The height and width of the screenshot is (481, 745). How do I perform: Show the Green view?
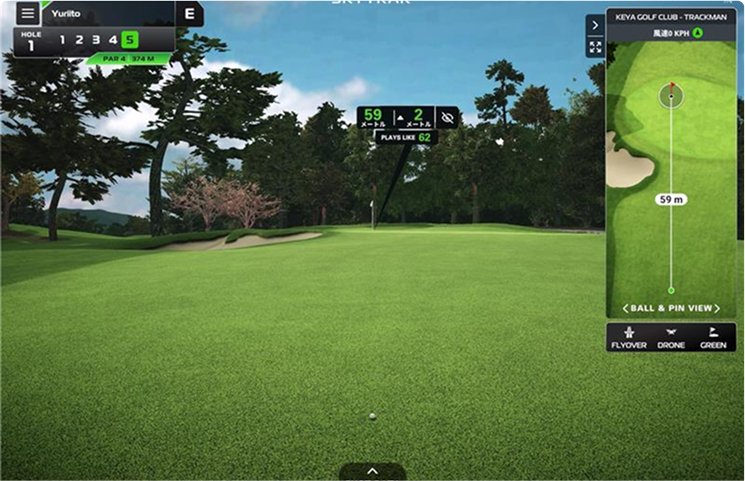coord(713,337)
